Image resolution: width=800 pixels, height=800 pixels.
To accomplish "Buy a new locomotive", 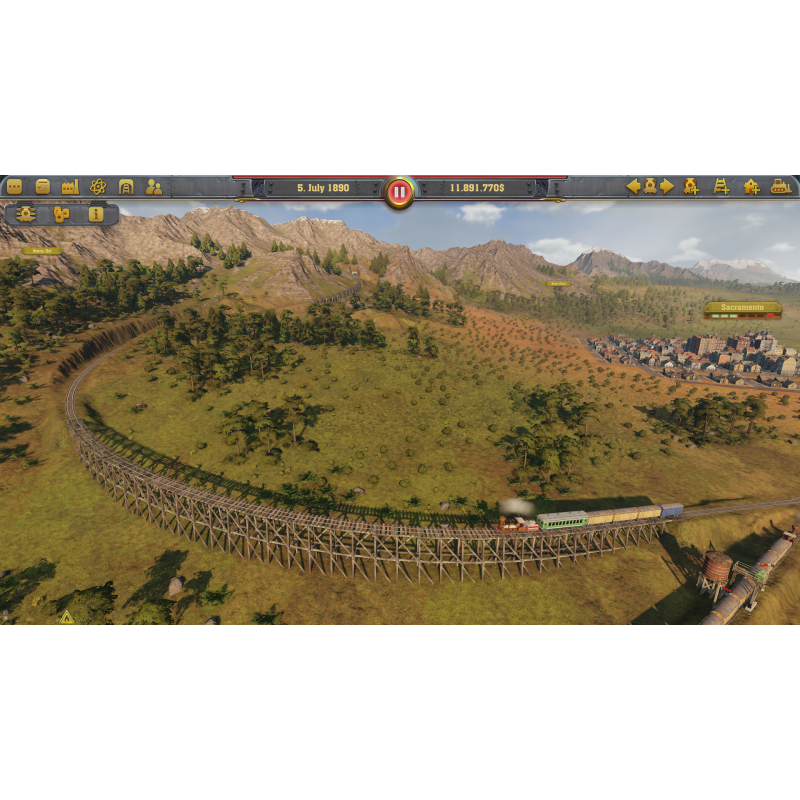I will coord(691,186).
